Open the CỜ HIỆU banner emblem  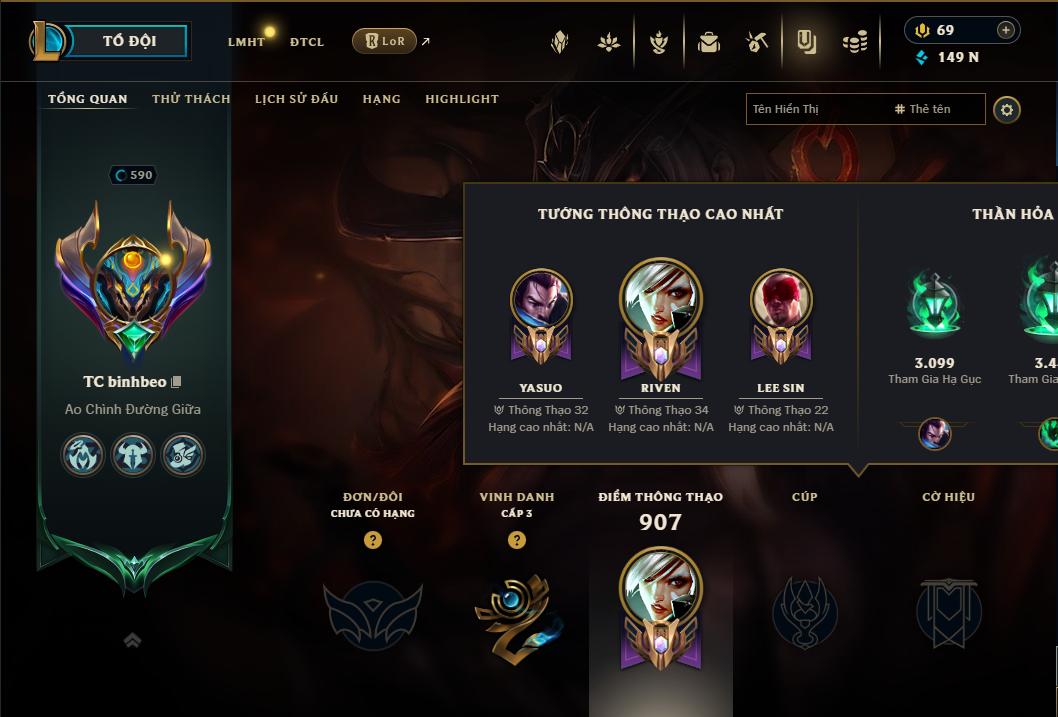coord(948,612)
